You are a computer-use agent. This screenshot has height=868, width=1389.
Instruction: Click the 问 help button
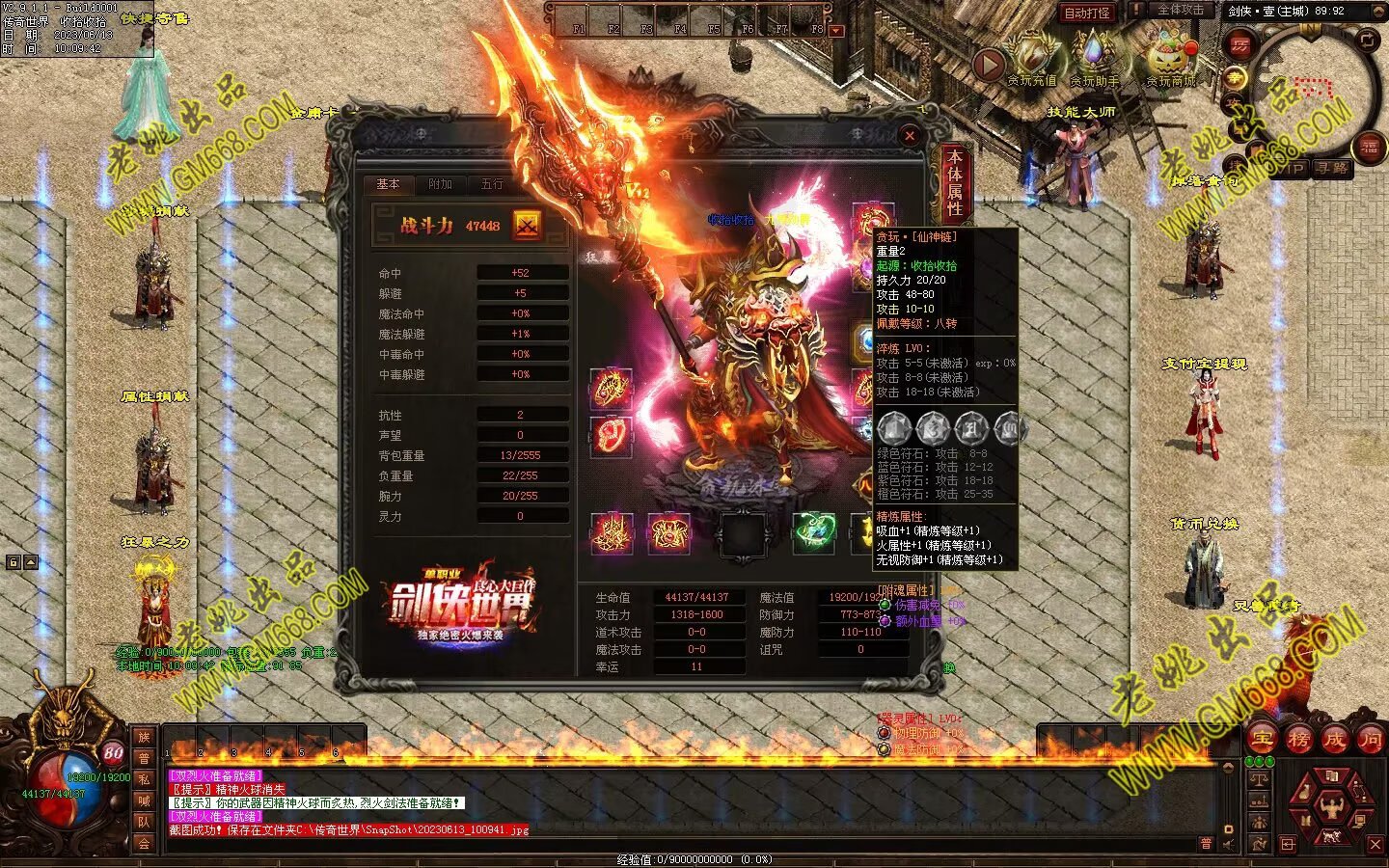1370,740
